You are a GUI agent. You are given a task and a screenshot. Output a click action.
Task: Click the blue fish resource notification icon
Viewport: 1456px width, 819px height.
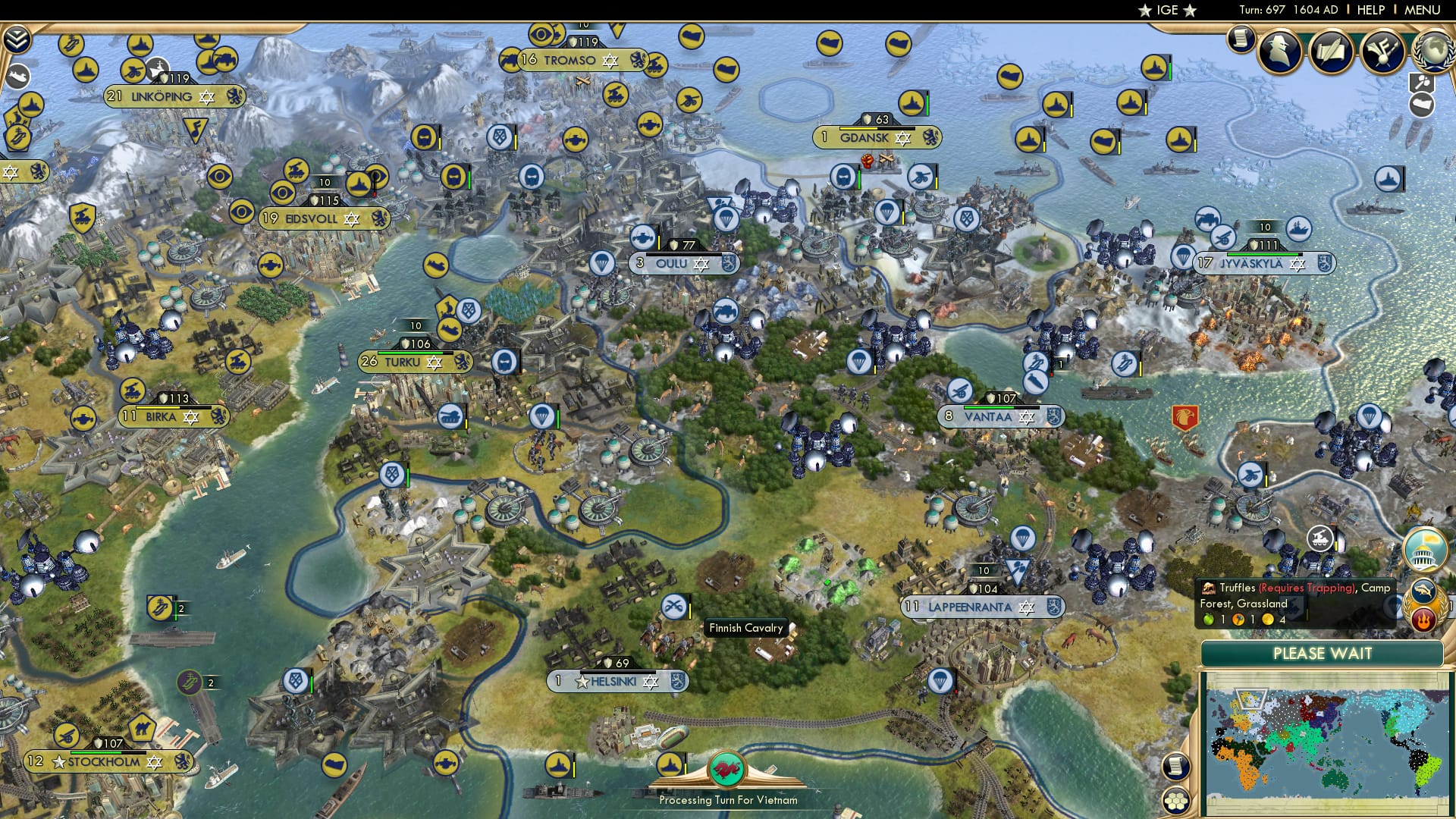coord(1423,591)
